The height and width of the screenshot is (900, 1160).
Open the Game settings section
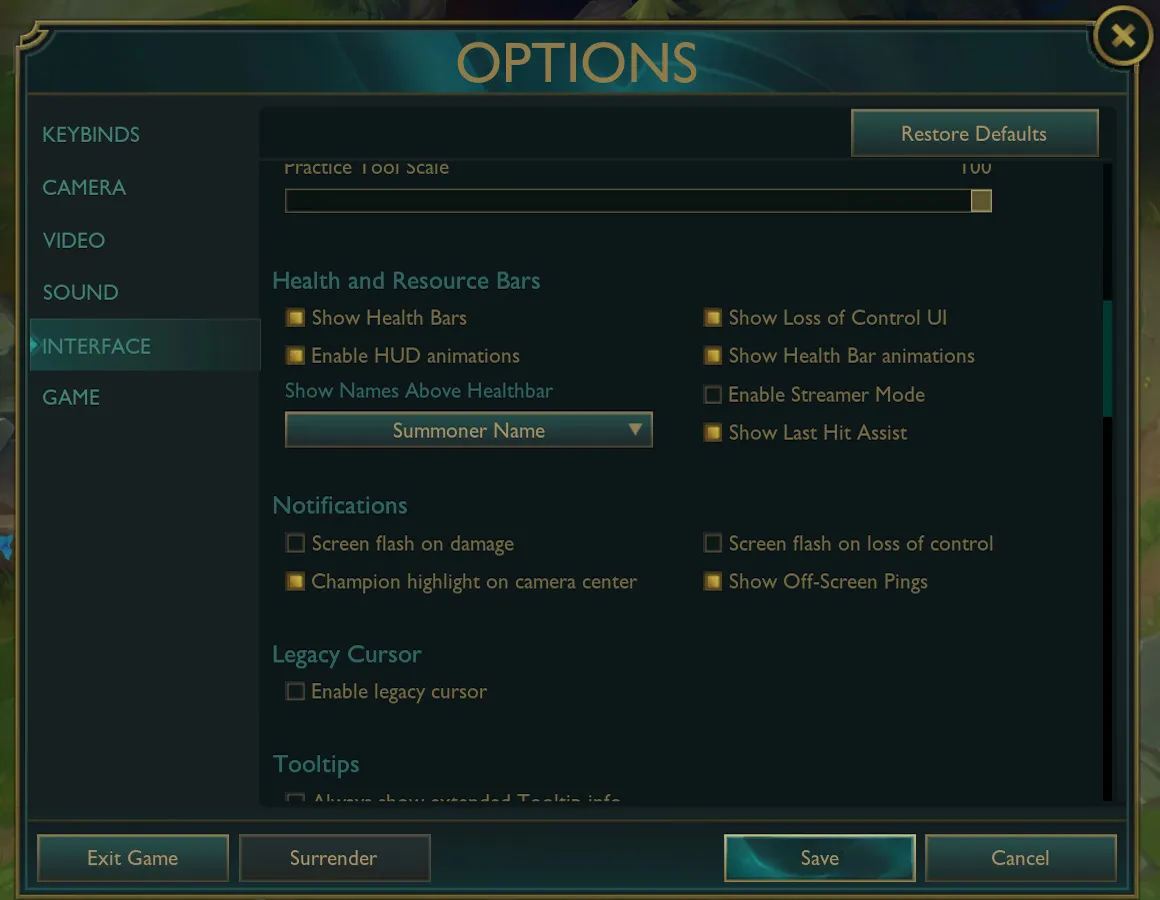(71, 398)
